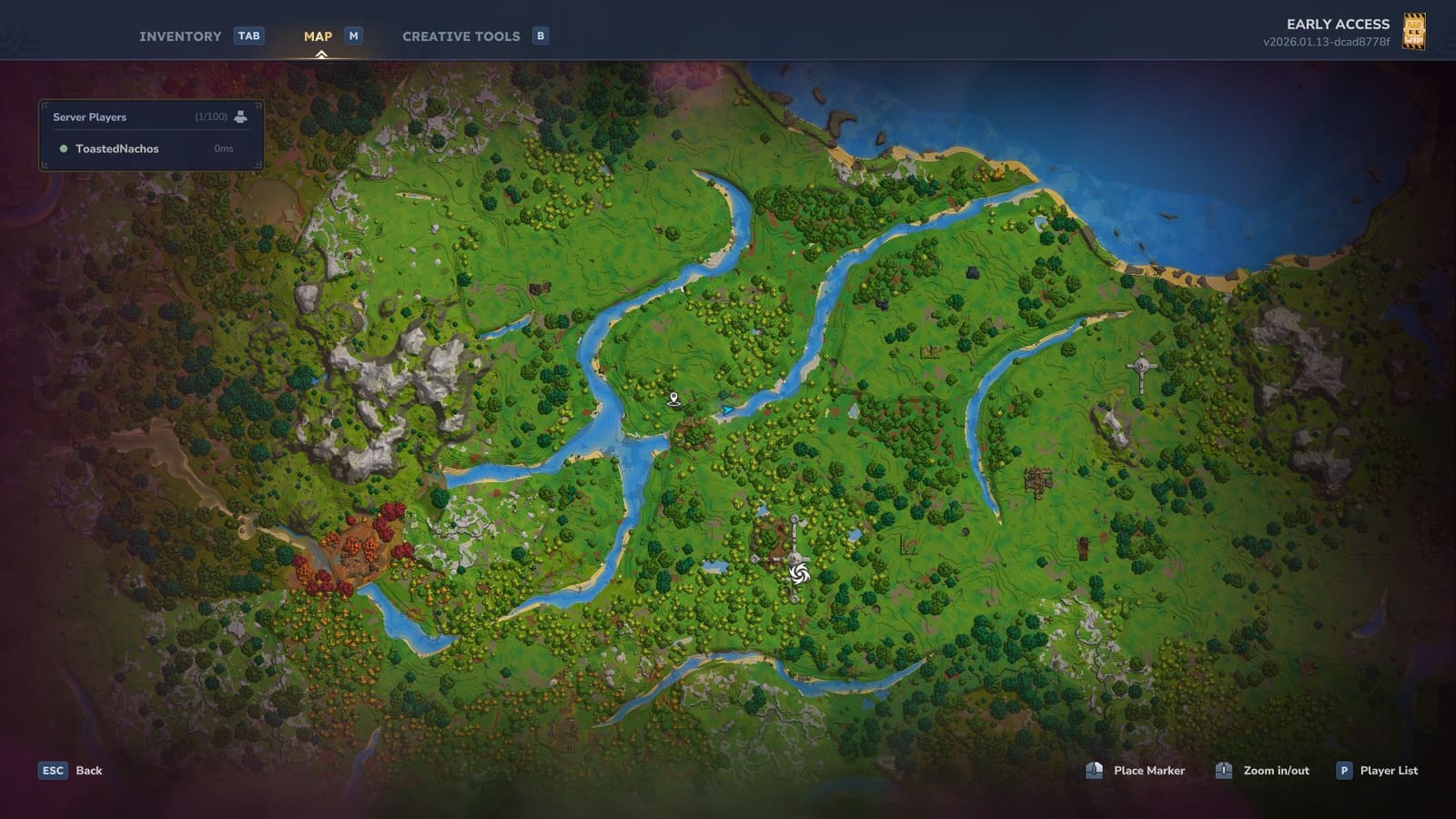The width and height of the screenshot is (1456, 819).
Task: Select the MAP tab
Action: click(317, 36)
